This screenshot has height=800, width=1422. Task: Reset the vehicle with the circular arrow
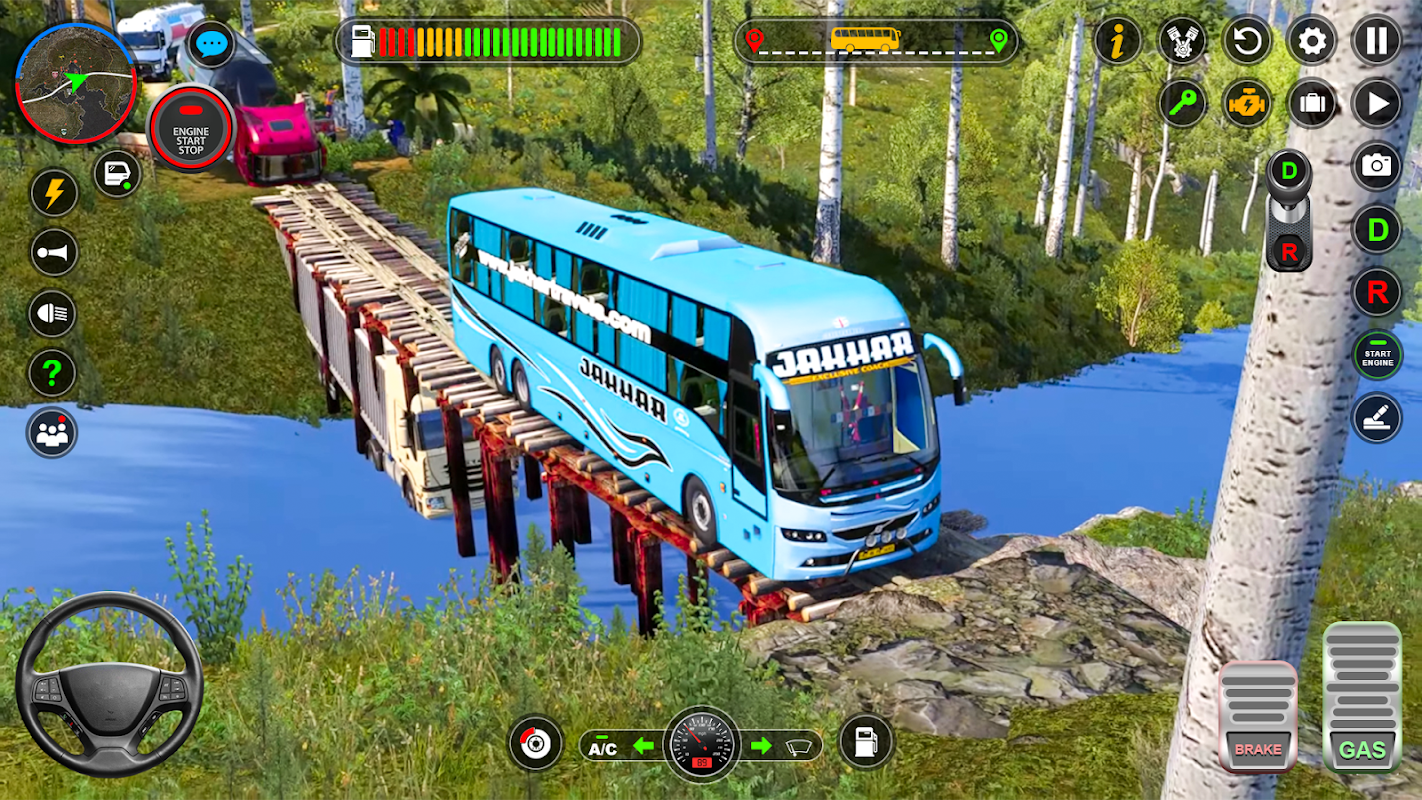tap(1247, 41)
